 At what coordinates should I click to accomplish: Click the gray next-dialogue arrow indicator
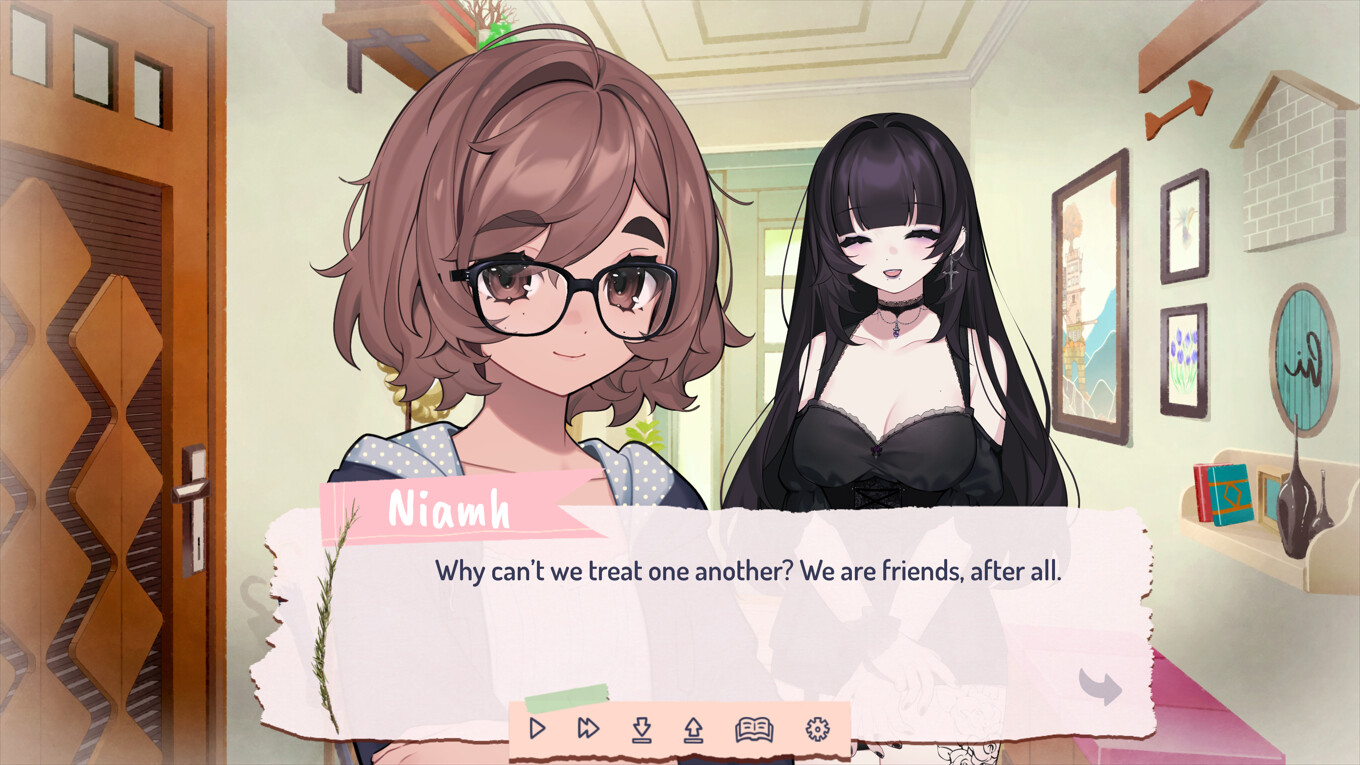(x=1099, y=686)
